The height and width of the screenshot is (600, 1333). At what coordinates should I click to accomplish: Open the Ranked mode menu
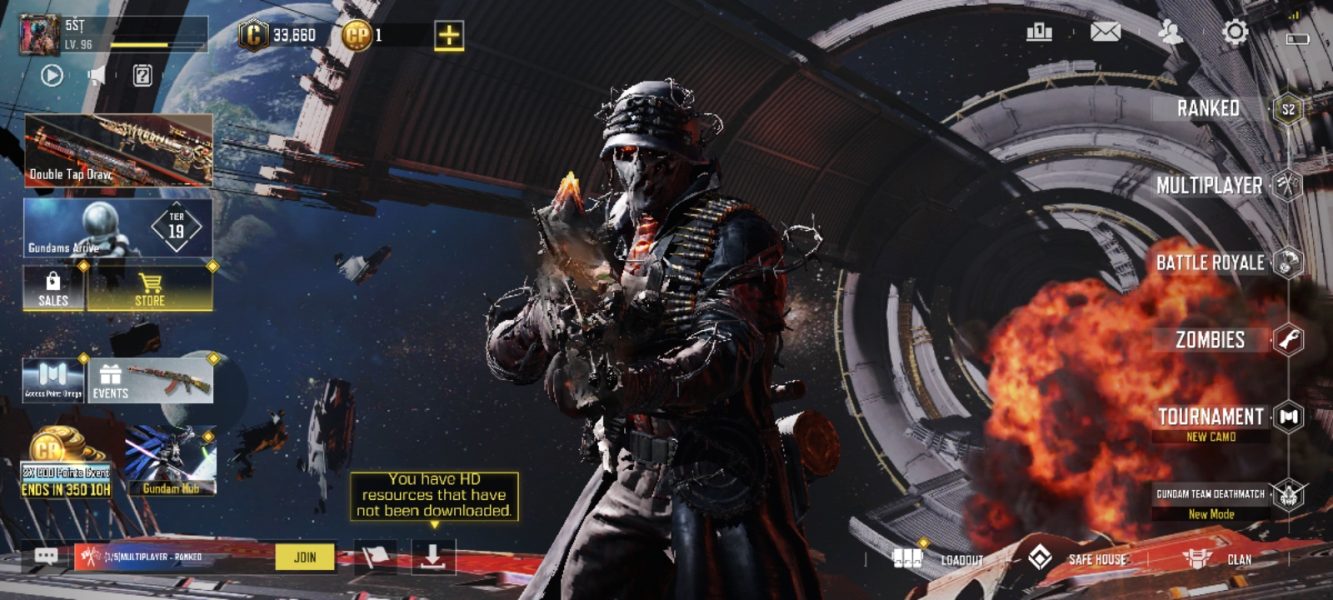click(x=1210, y=108)
